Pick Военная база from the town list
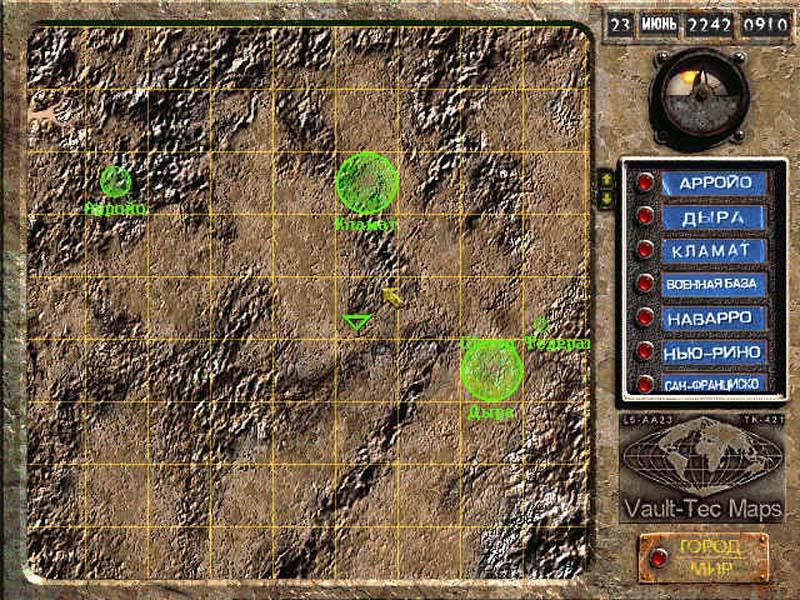The height and width of the screenshot is (600, 800). point(714,285)
